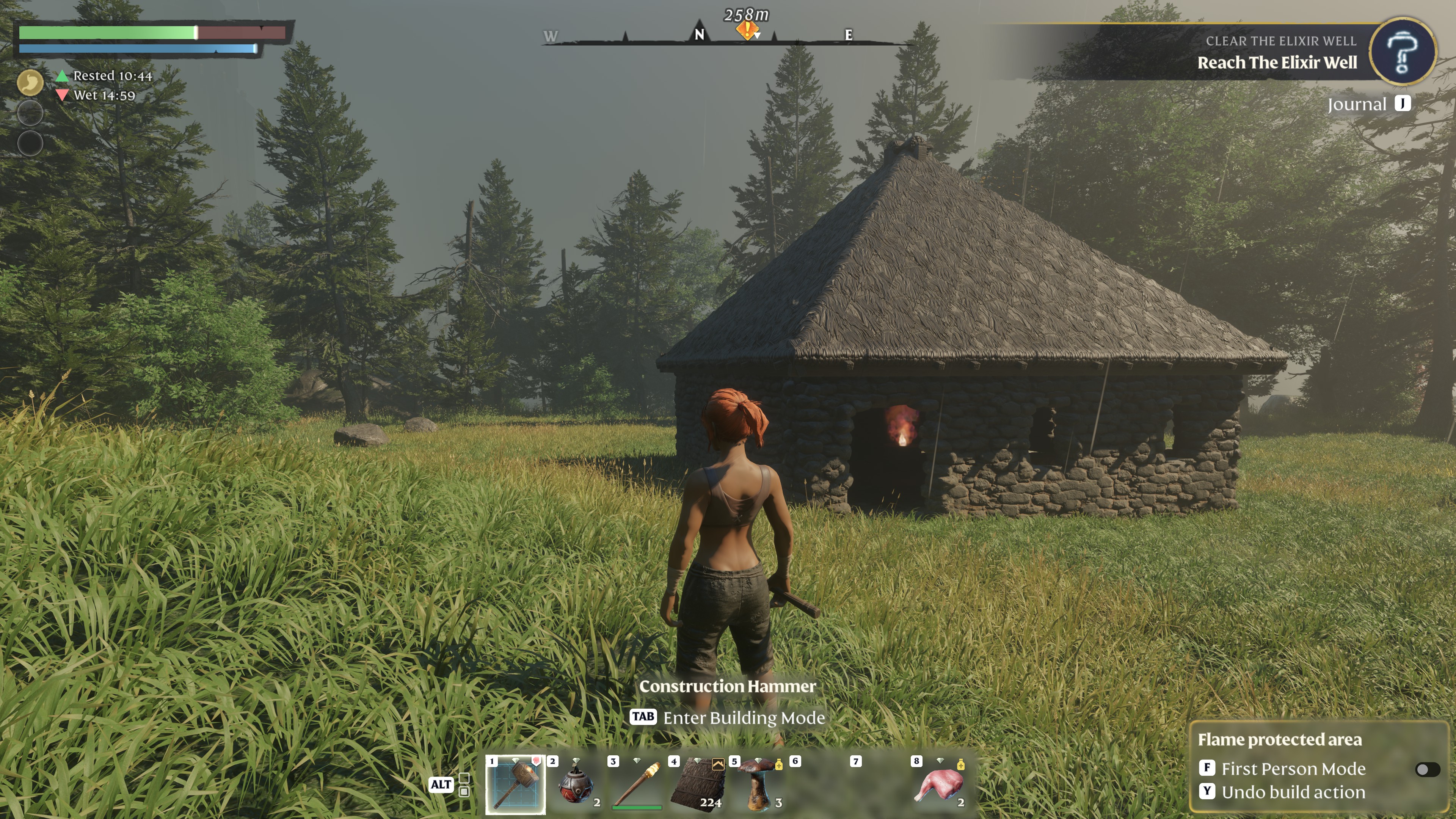The image size is (1456, 819).
Task: Click the food buff icon
Action: 30,83
